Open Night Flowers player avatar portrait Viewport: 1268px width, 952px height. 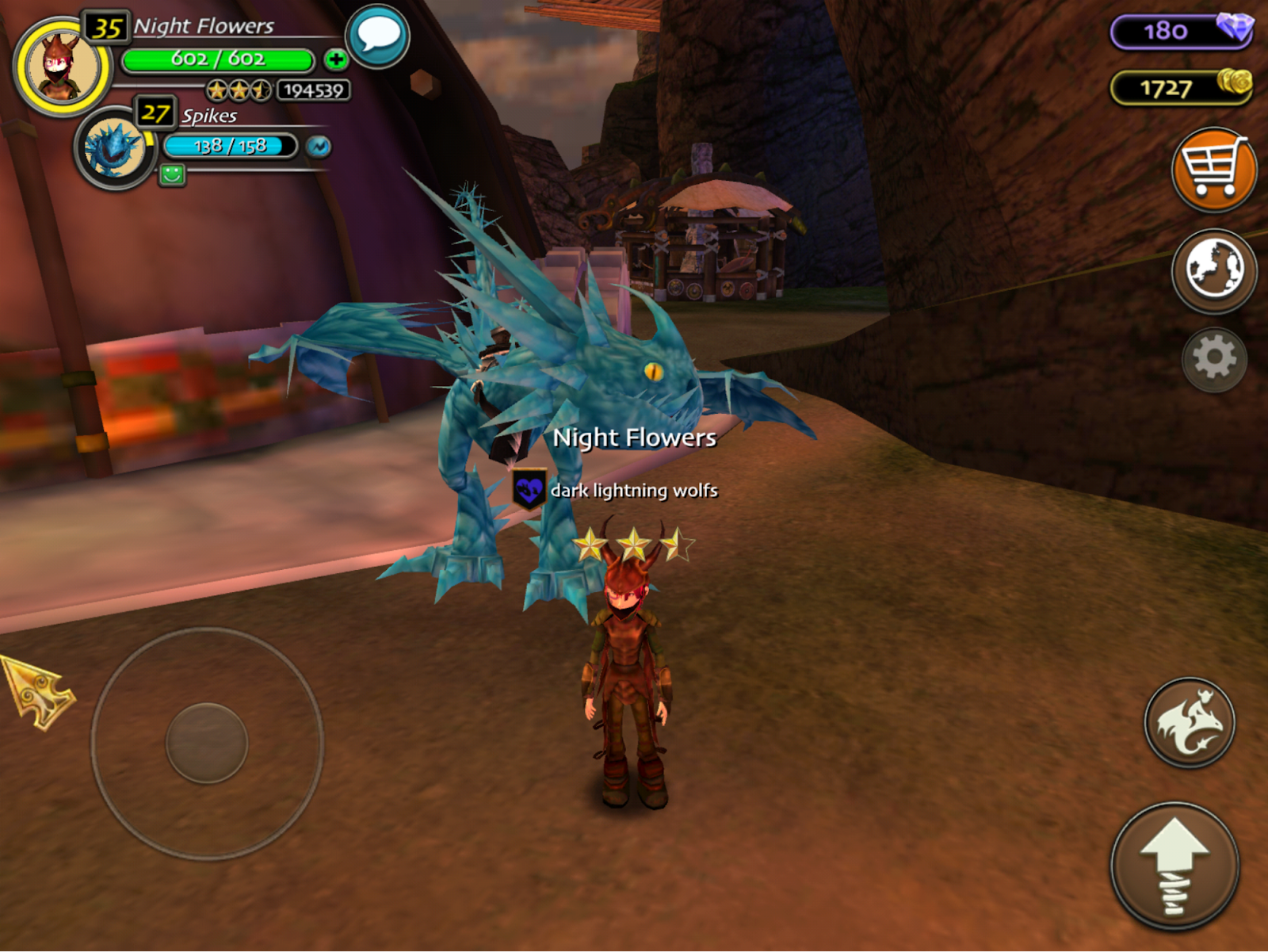(62, 67)
